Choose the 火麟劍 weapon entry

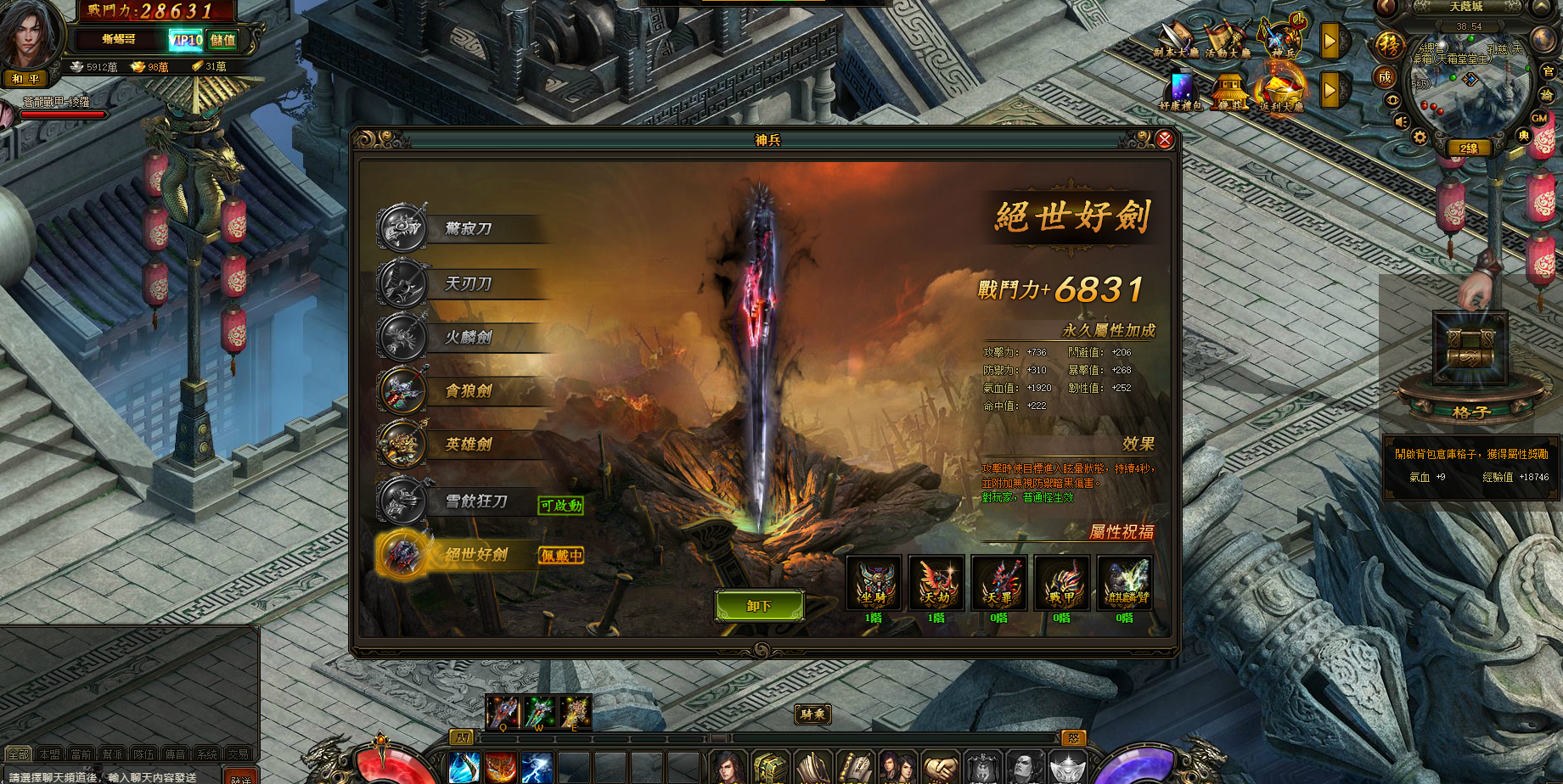[468, 338]
